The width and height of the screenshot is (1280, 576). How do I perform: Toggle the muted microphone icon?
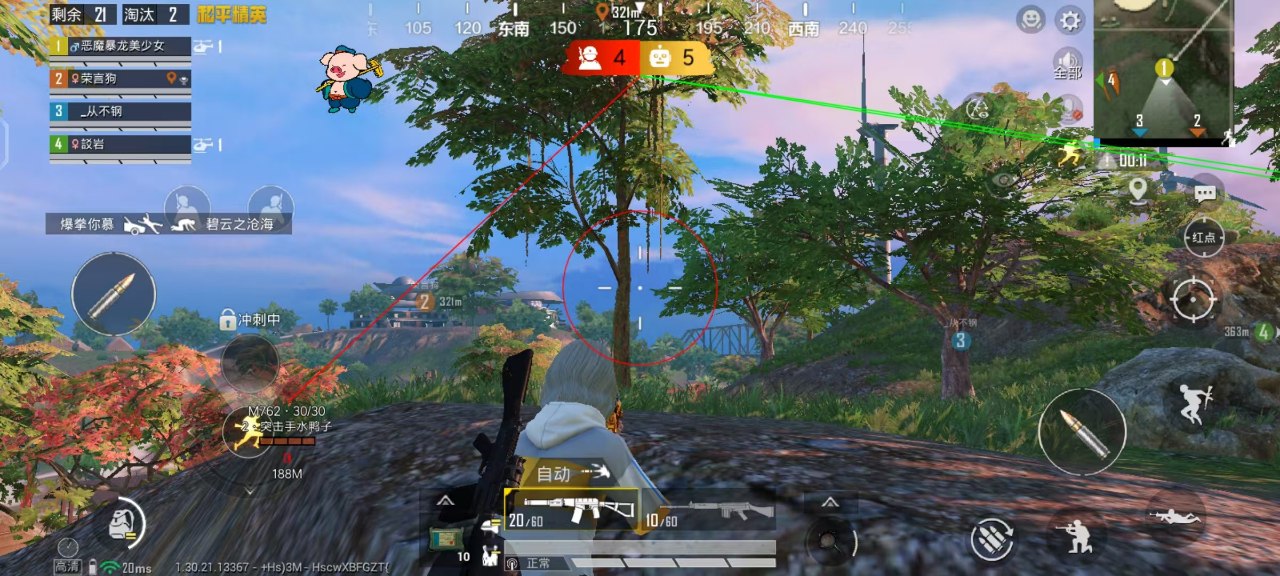(x=1069, y=107)
